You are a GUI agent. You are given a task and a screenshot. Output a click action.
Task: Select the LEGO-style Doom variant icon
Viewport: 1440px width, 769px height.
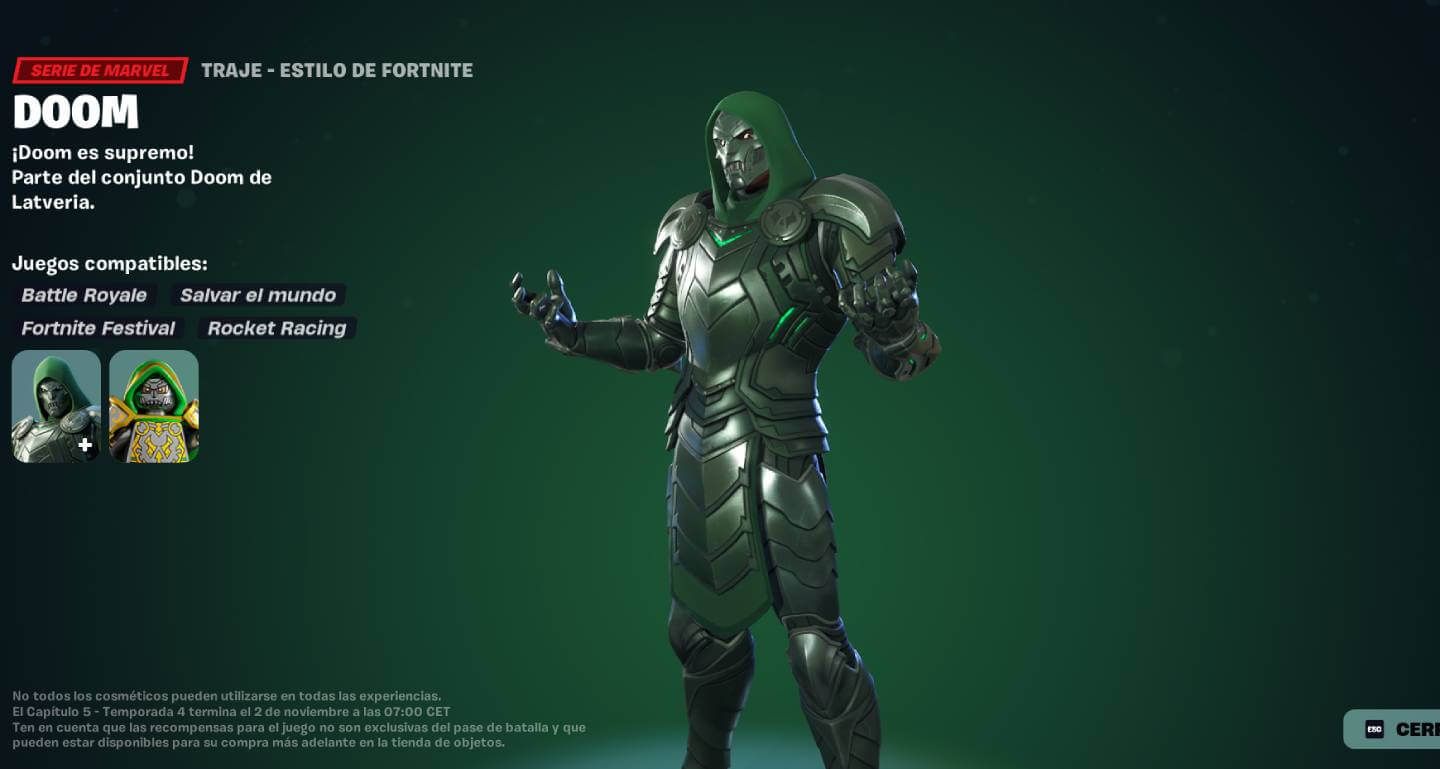click(x=154, y=405)
